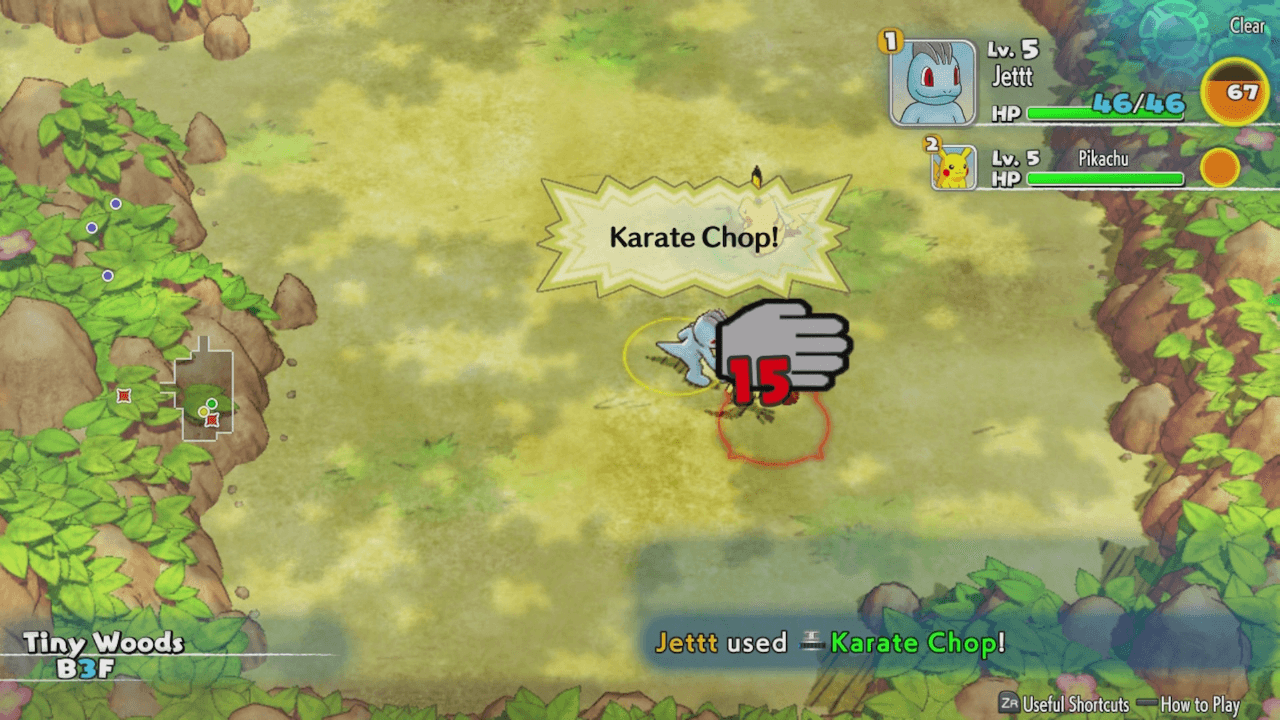Screen dimensions: 1280x720
Task: Click the Clear weather indicator
Action: pyautogui.click(x=1247, y=27)
